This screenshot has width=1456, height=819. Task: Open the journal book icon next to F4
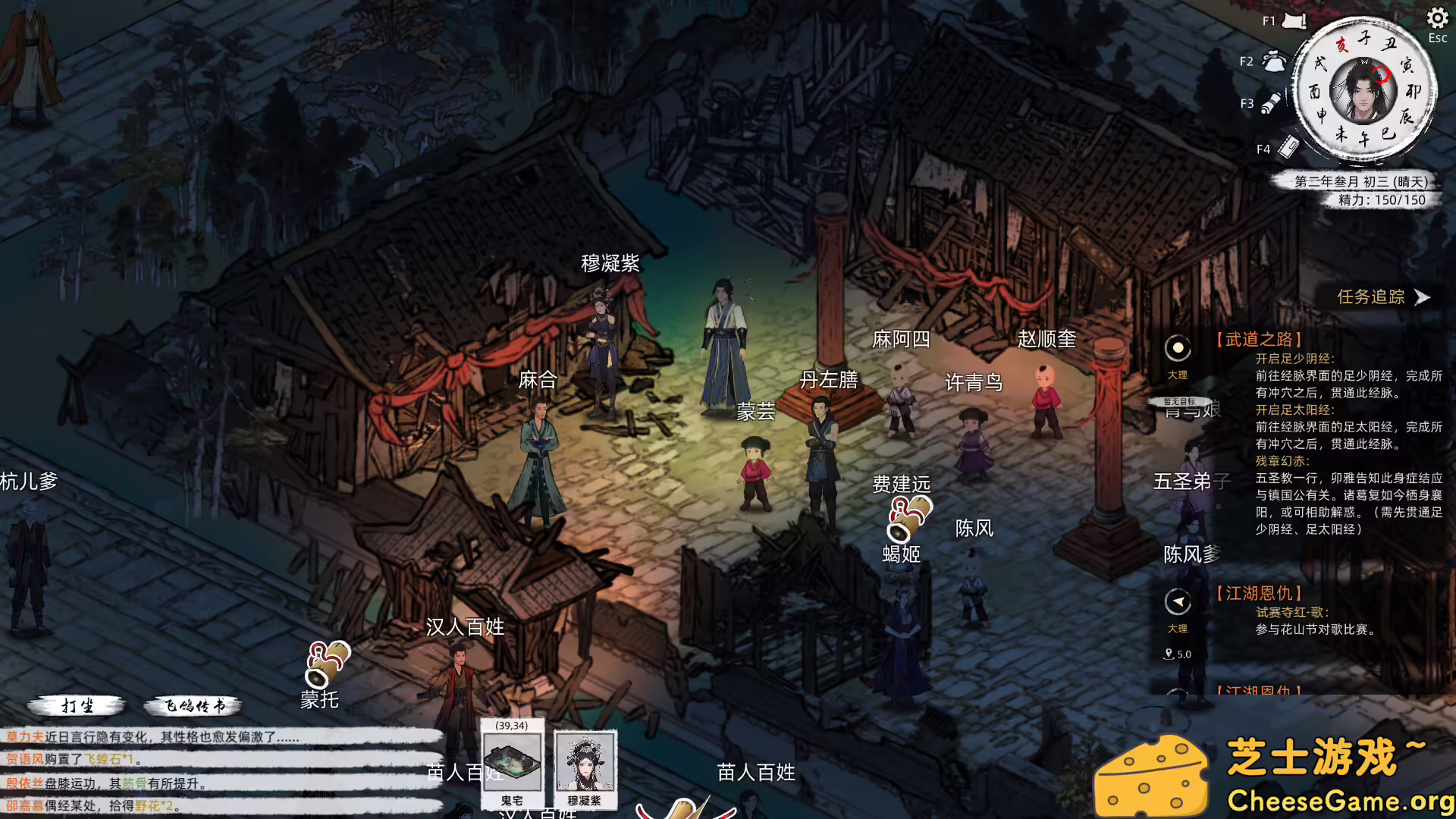1287,149
